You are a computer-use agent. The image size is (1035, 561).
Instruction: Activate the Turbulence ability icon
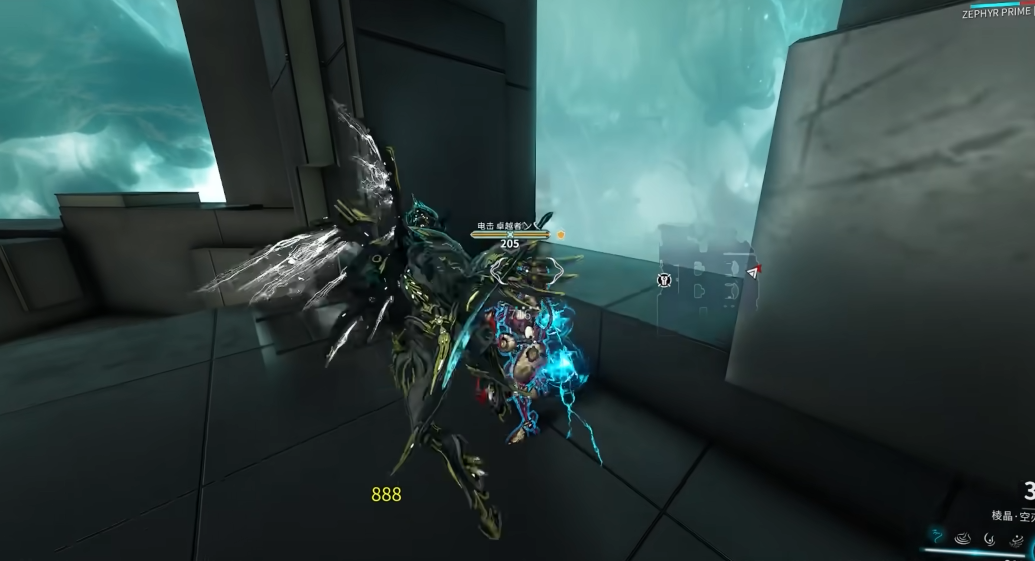coord(990,538)
